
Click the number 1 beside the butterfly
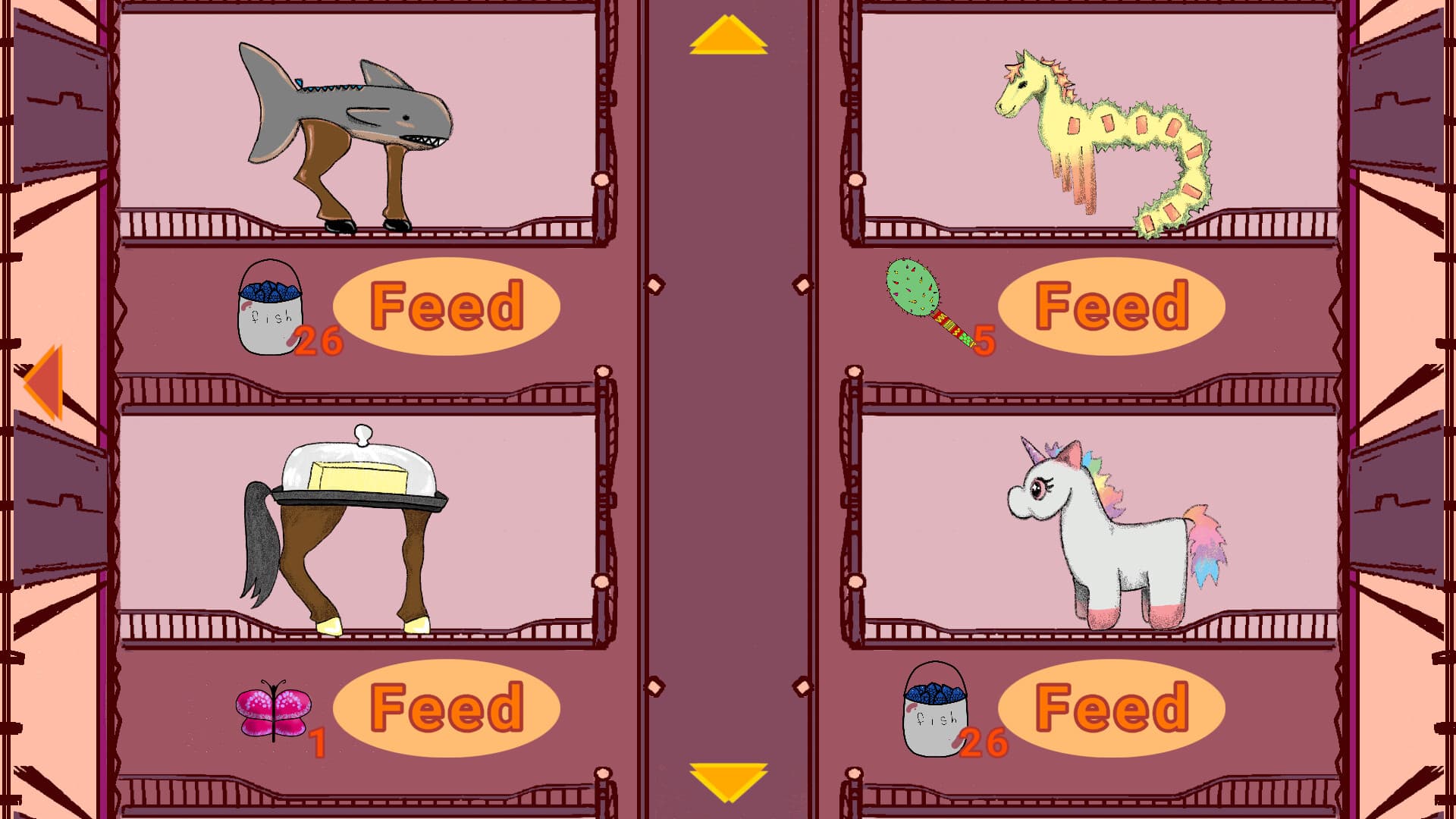pyautogui.click(x=318, y=742)
